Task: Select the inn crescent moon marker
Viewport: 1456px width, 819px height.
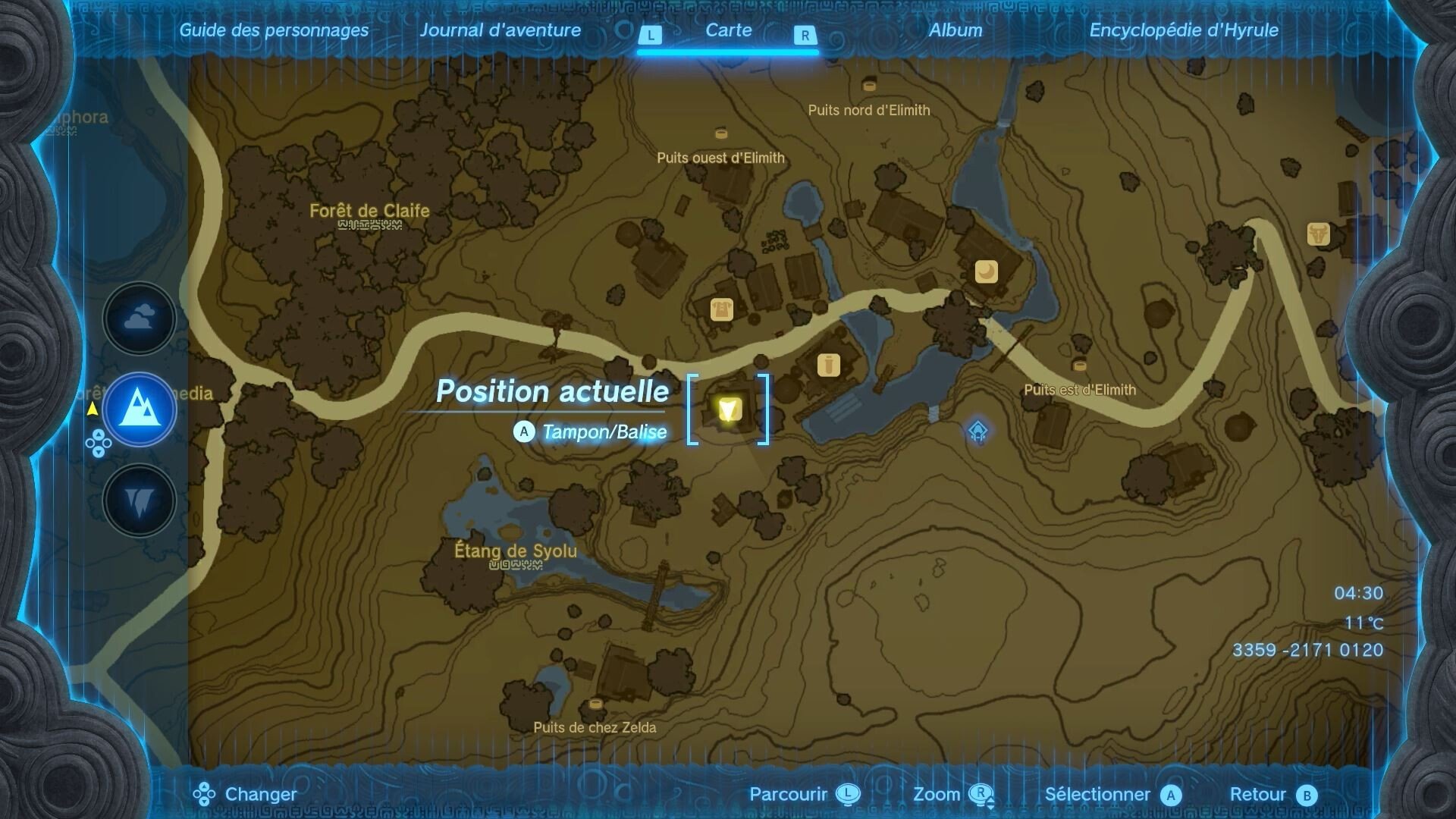Action: (x=986, y=271)
